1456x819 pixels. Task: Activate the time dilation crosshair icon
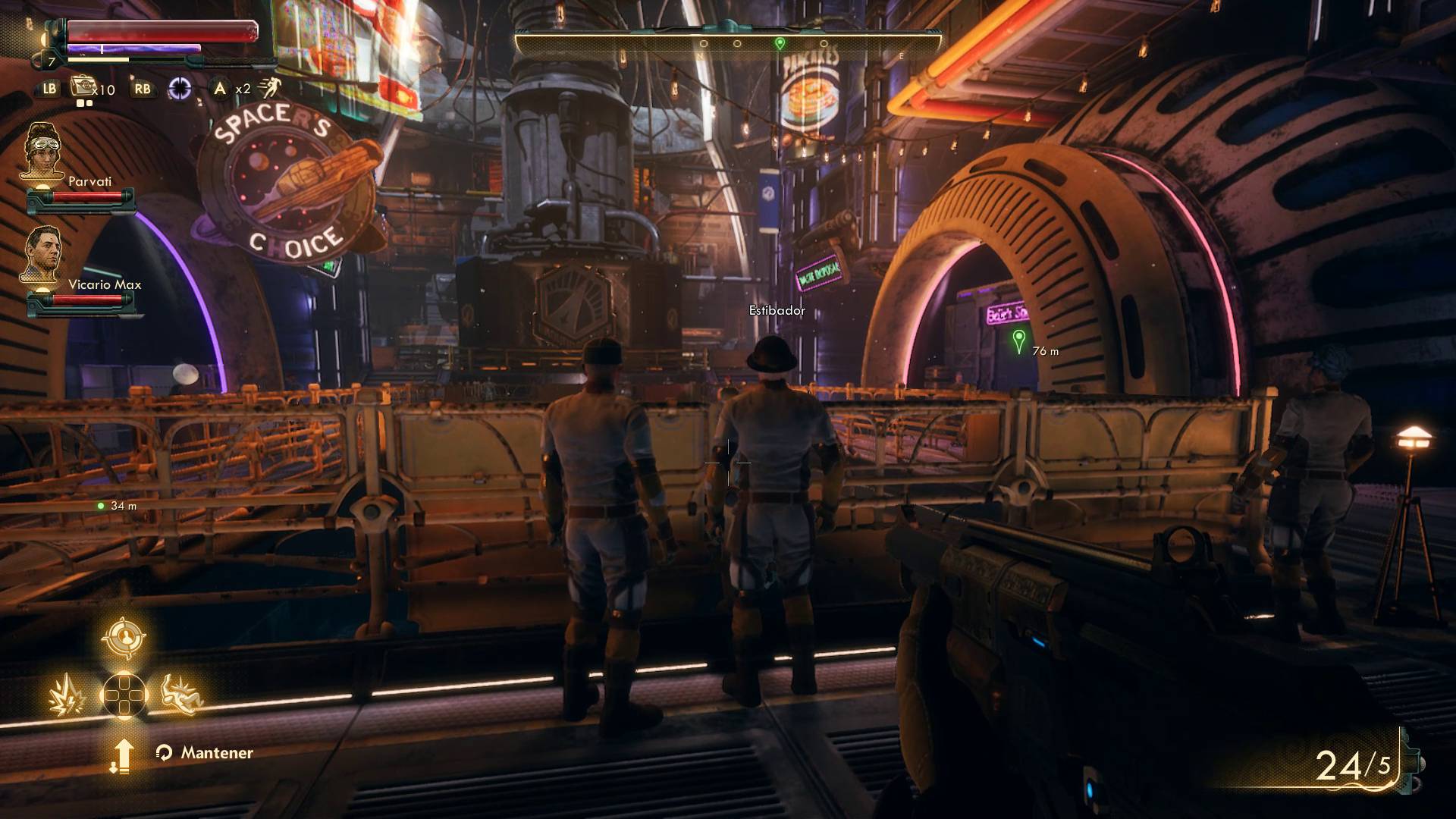(180, 89)
